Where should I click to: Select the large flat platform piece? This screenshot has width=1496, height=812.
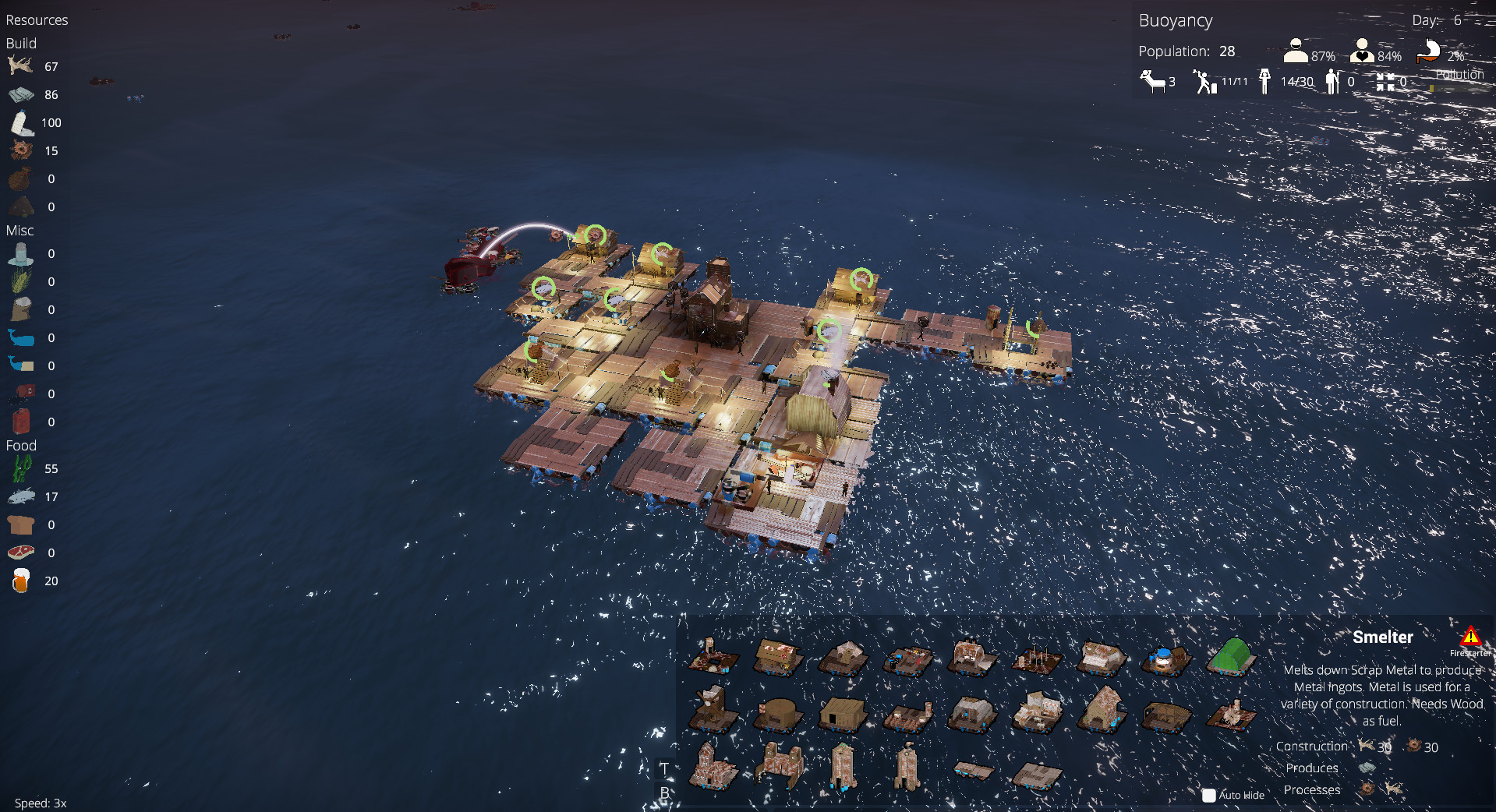point(1038,775)
